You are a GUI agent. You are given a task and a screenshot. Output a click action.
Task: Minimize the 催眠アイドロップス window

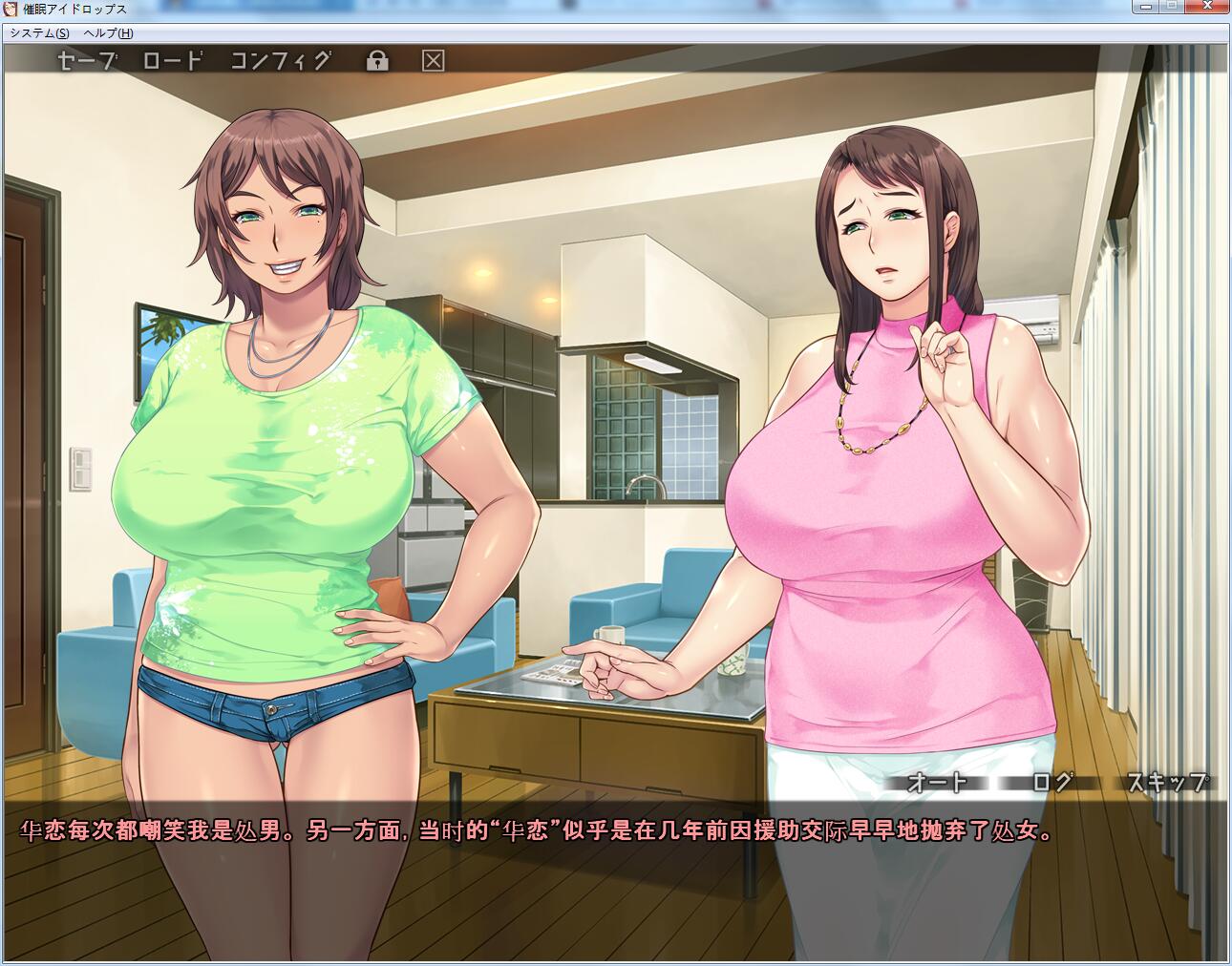tap(1145, 7)
